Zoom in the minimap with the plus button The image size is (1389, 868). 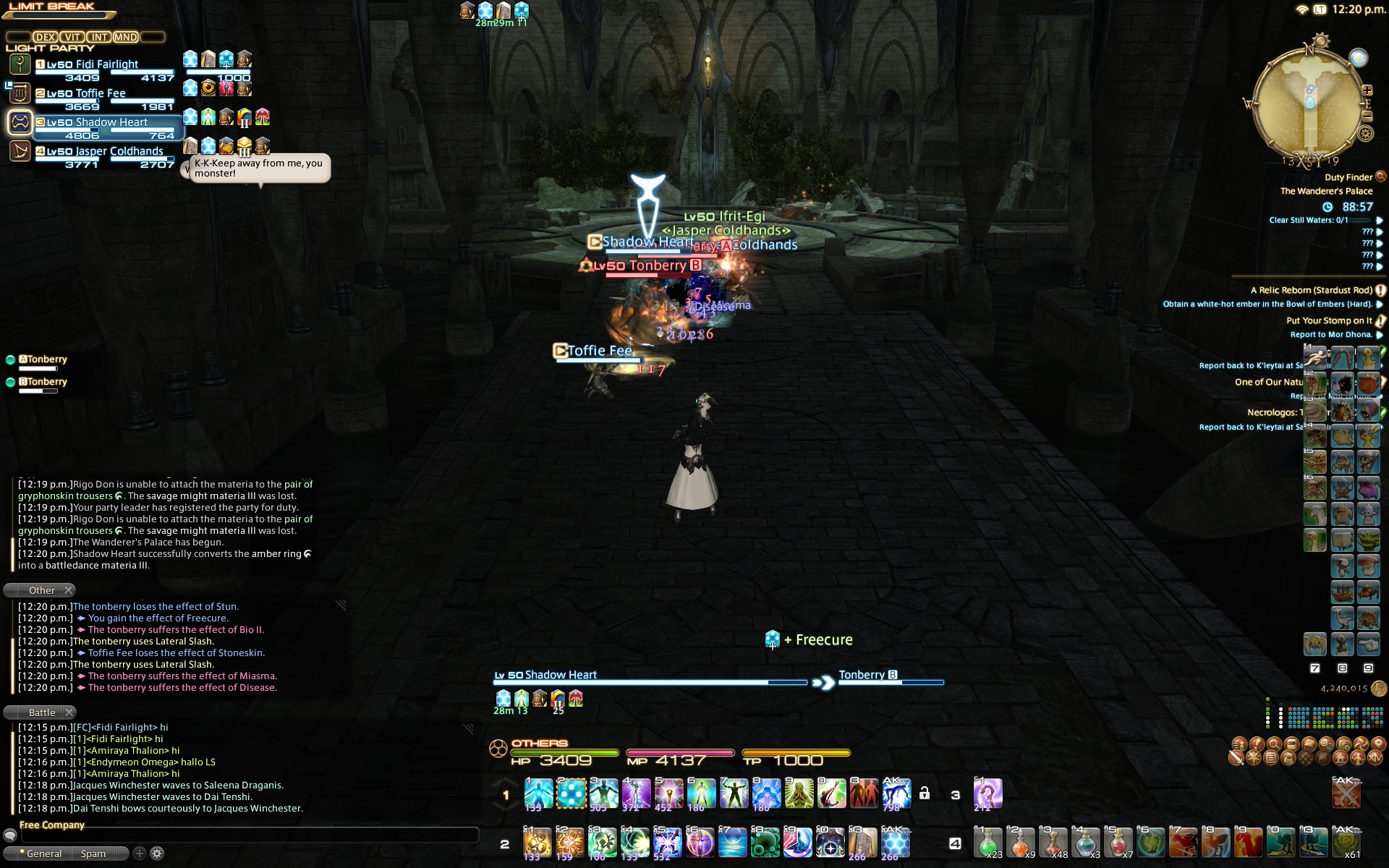click(x=1367, y=91)
